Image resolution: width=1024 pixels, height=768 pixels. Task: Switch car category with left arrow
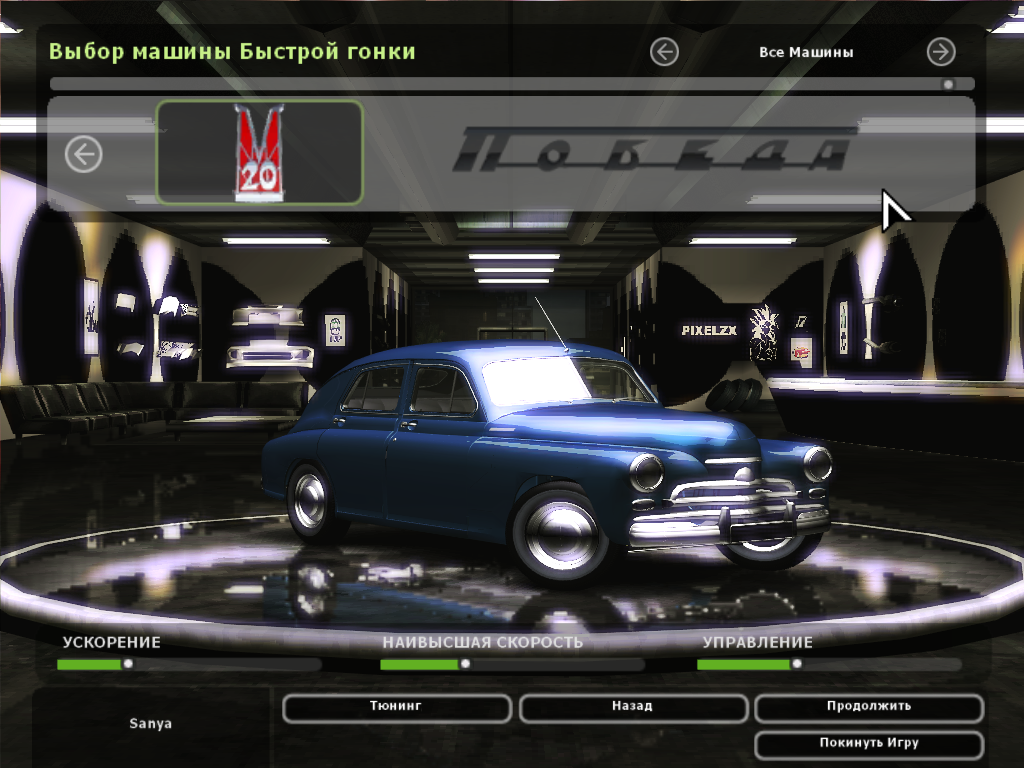coord(664,52)
